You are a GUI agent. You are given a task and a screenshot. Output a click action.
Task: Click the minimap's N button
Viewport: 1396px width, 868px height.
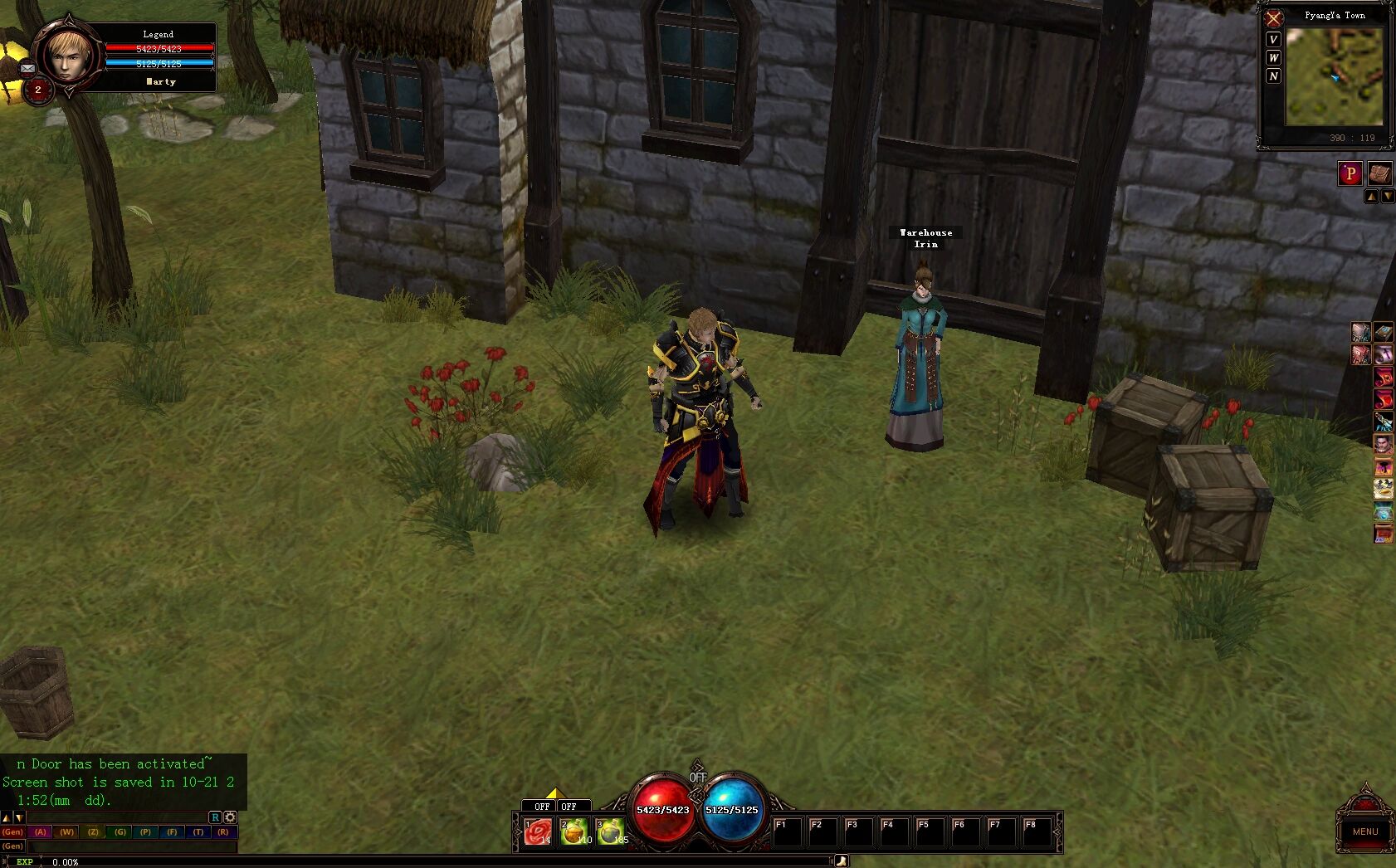1273,76
